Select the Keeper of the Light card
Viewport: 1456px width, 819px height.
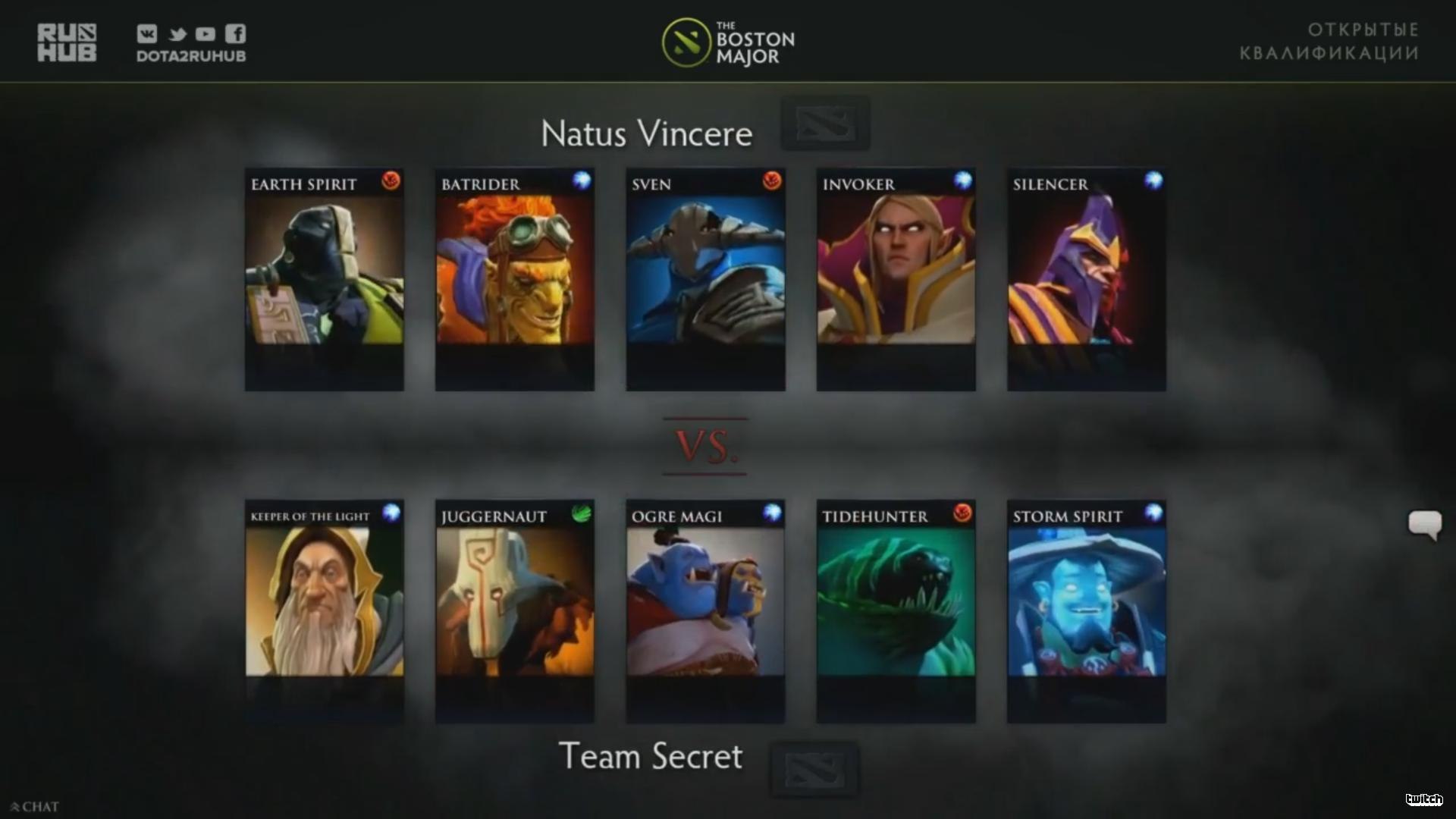324,610
